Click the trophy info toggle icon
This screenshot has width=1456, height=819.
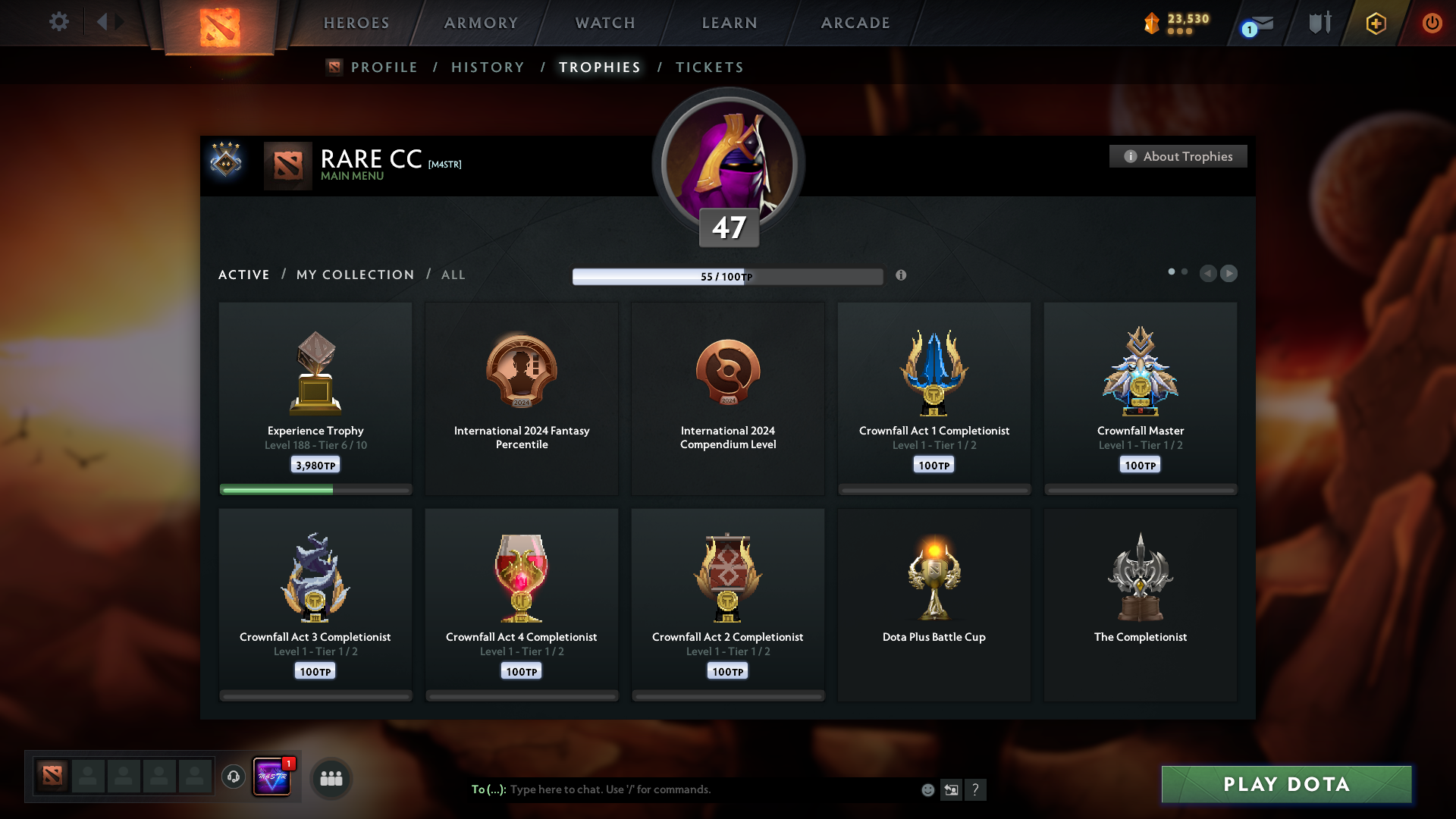pos(902,276)
